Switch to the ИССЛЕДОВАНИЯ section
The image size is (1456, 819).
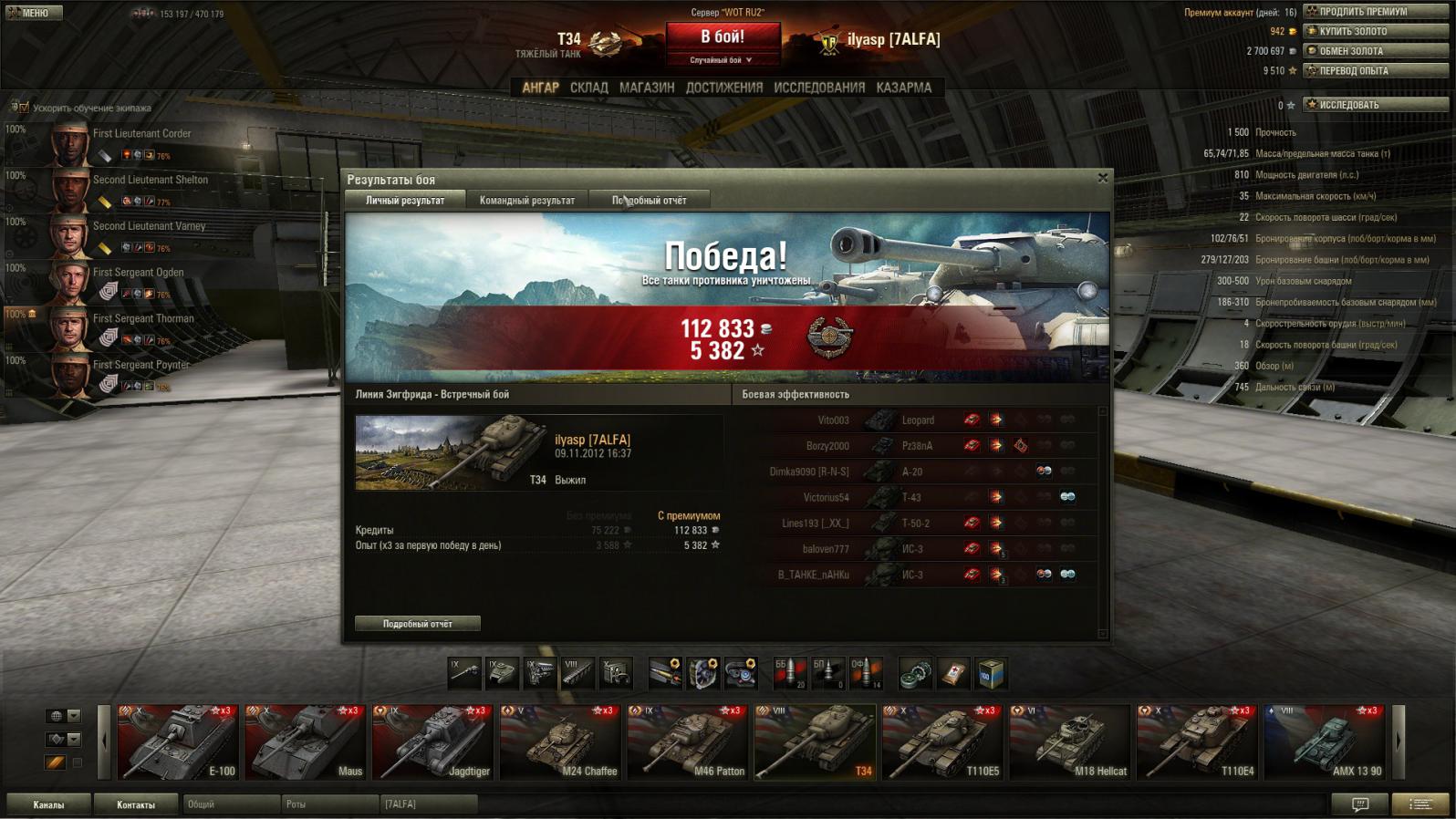click(x=819, y=88)
